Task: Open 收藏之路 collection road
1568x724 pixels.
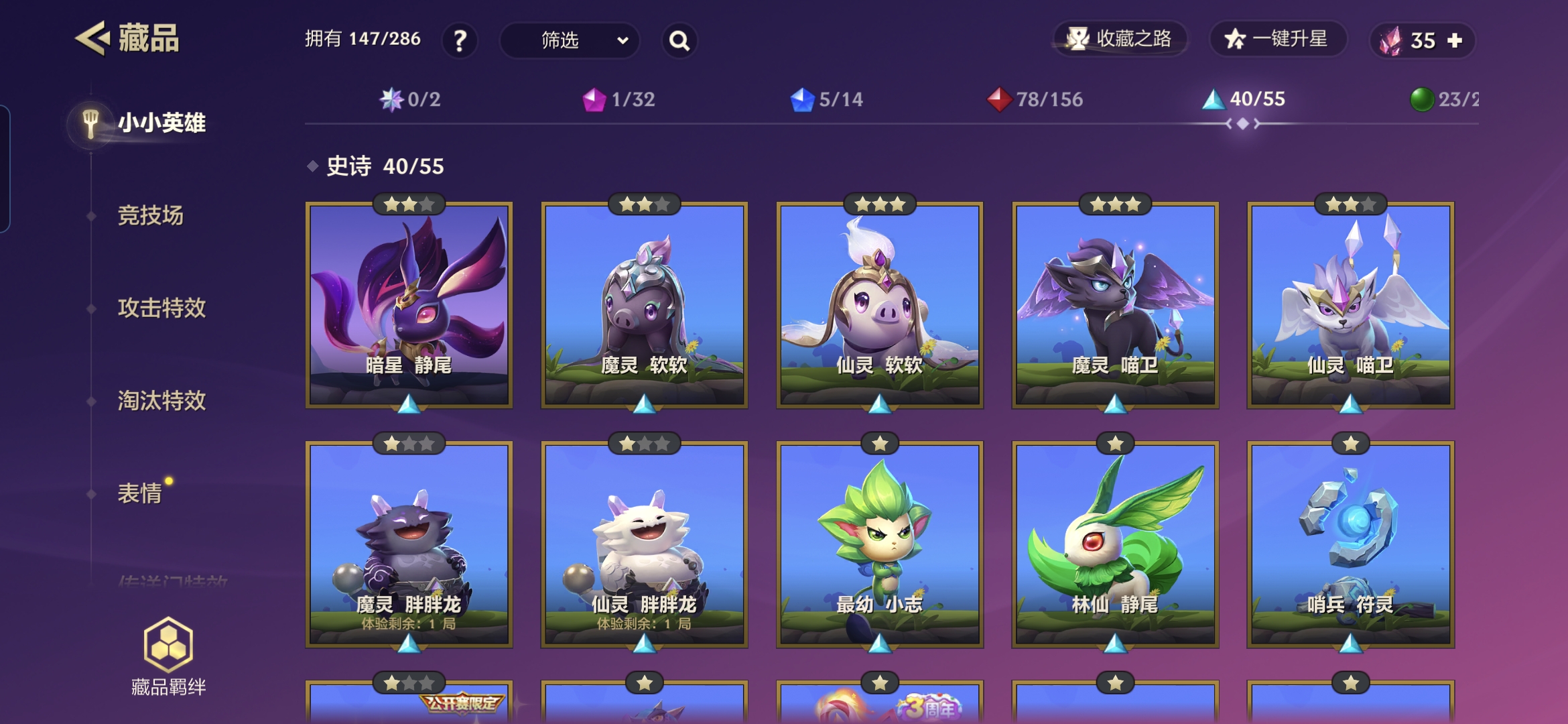Action: point(1120,39)
